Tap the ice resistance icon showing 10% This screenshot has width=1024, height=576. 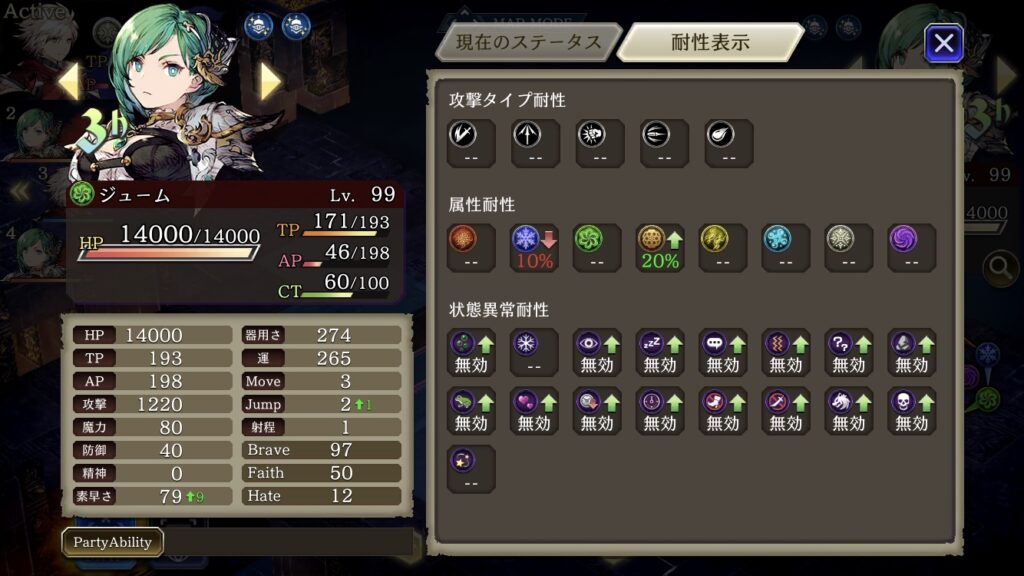pyautogui.click(x=534, y=247)
